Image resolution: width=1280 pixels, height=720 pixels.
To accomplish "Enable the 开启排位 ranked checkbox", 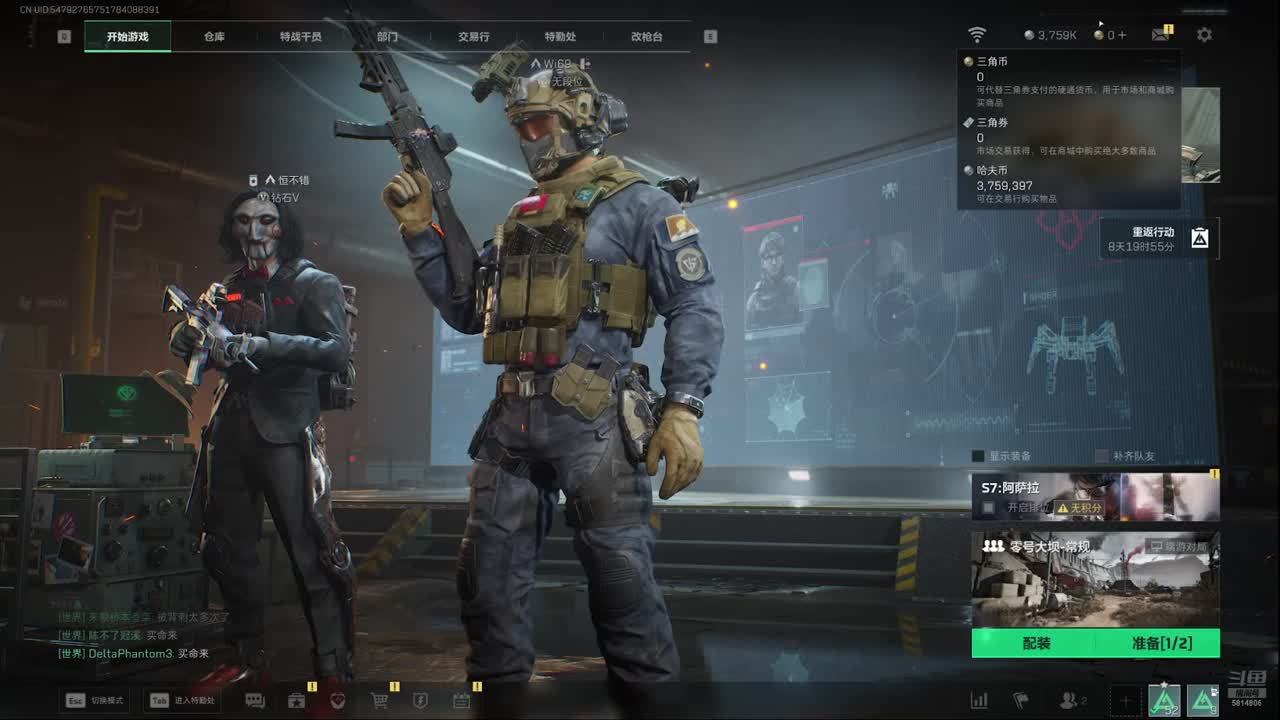I will [x=989, y=508].
